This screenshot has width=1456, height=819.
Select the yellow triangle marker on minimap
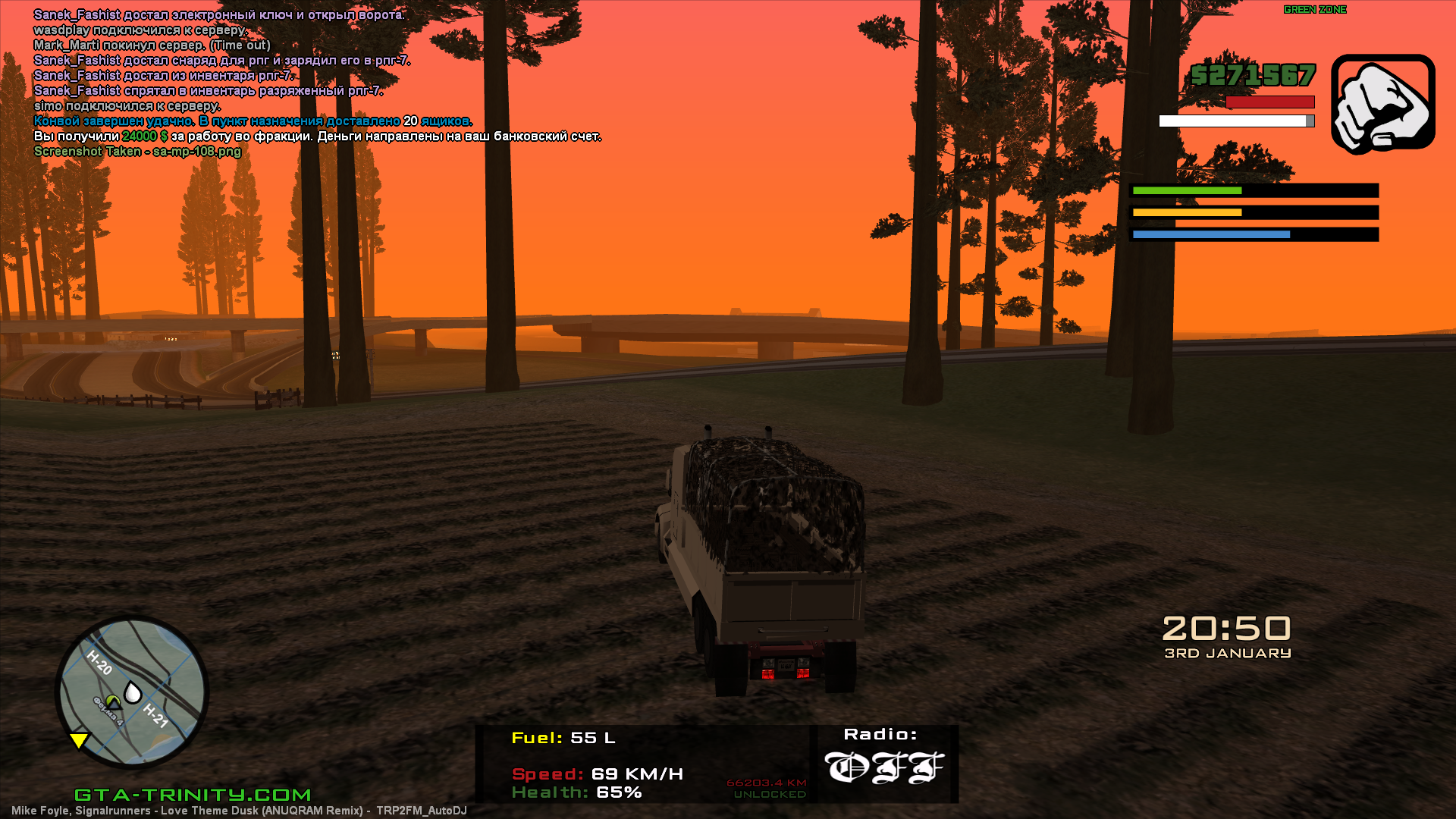coord(78,740)
